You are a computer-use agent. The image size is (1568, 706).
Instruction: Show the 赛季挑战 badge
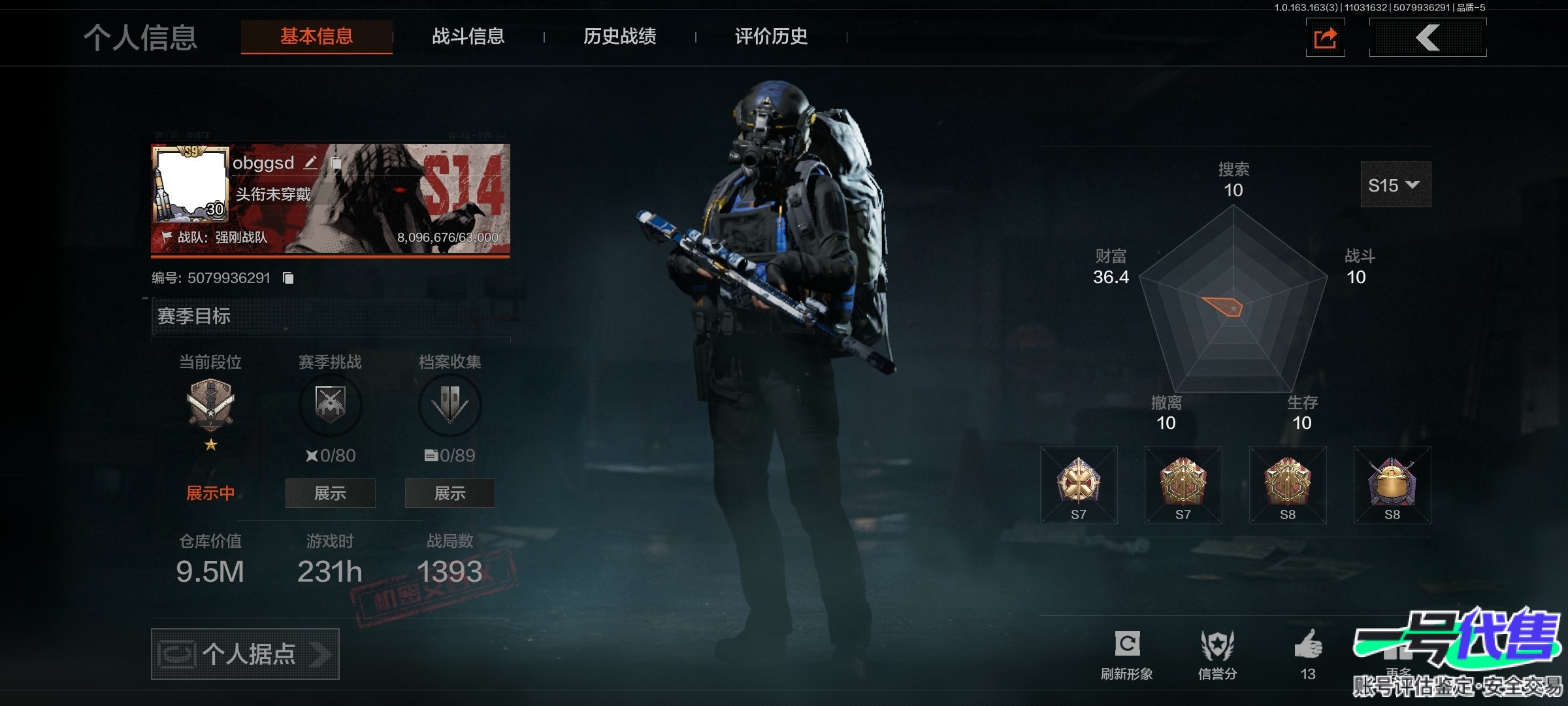pyautogui.click(x=330, y=494)
